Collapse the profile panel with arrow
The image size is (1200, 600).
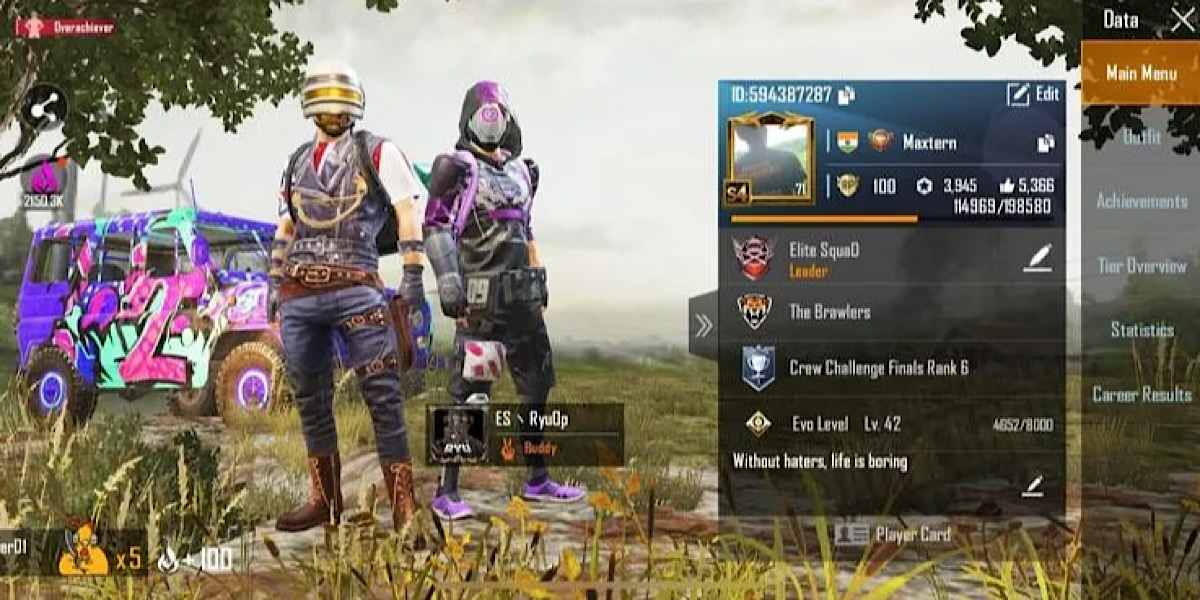(703, 325)
